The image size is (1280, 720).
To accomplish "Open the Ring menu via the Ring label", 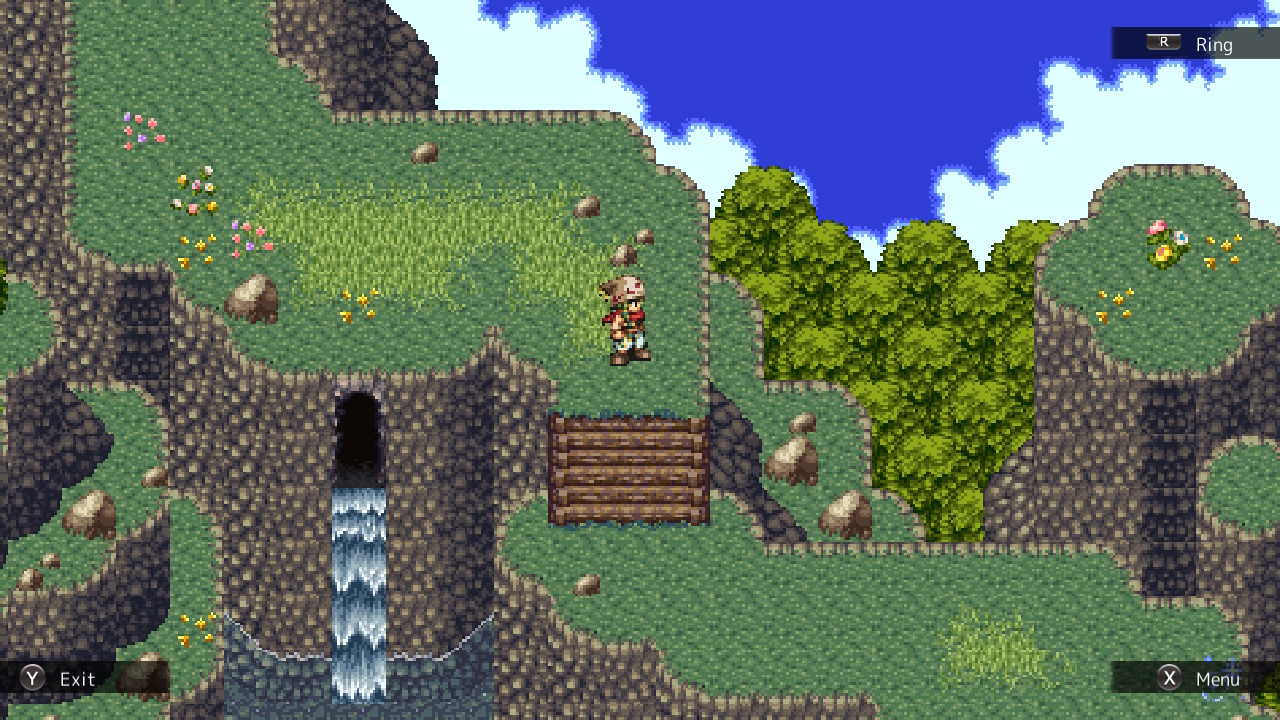I will tap(1214, 44).
